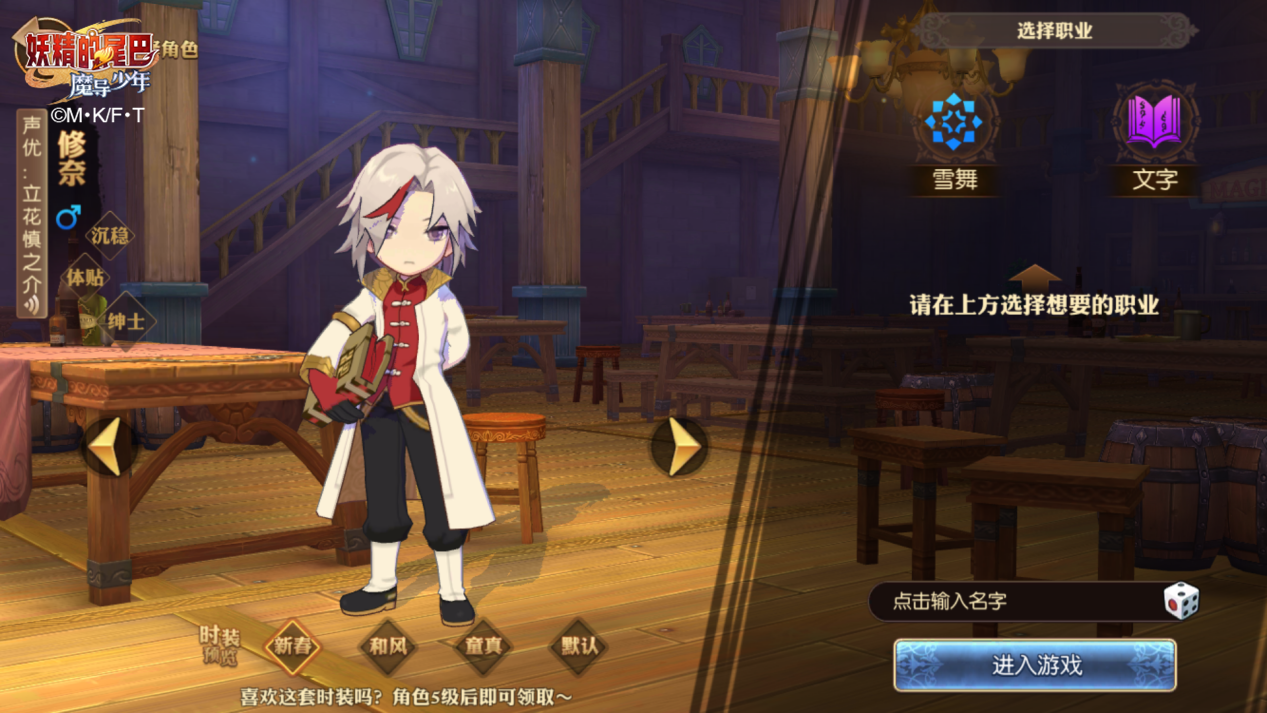Preview the 新春 costume

tap(292, 646)
